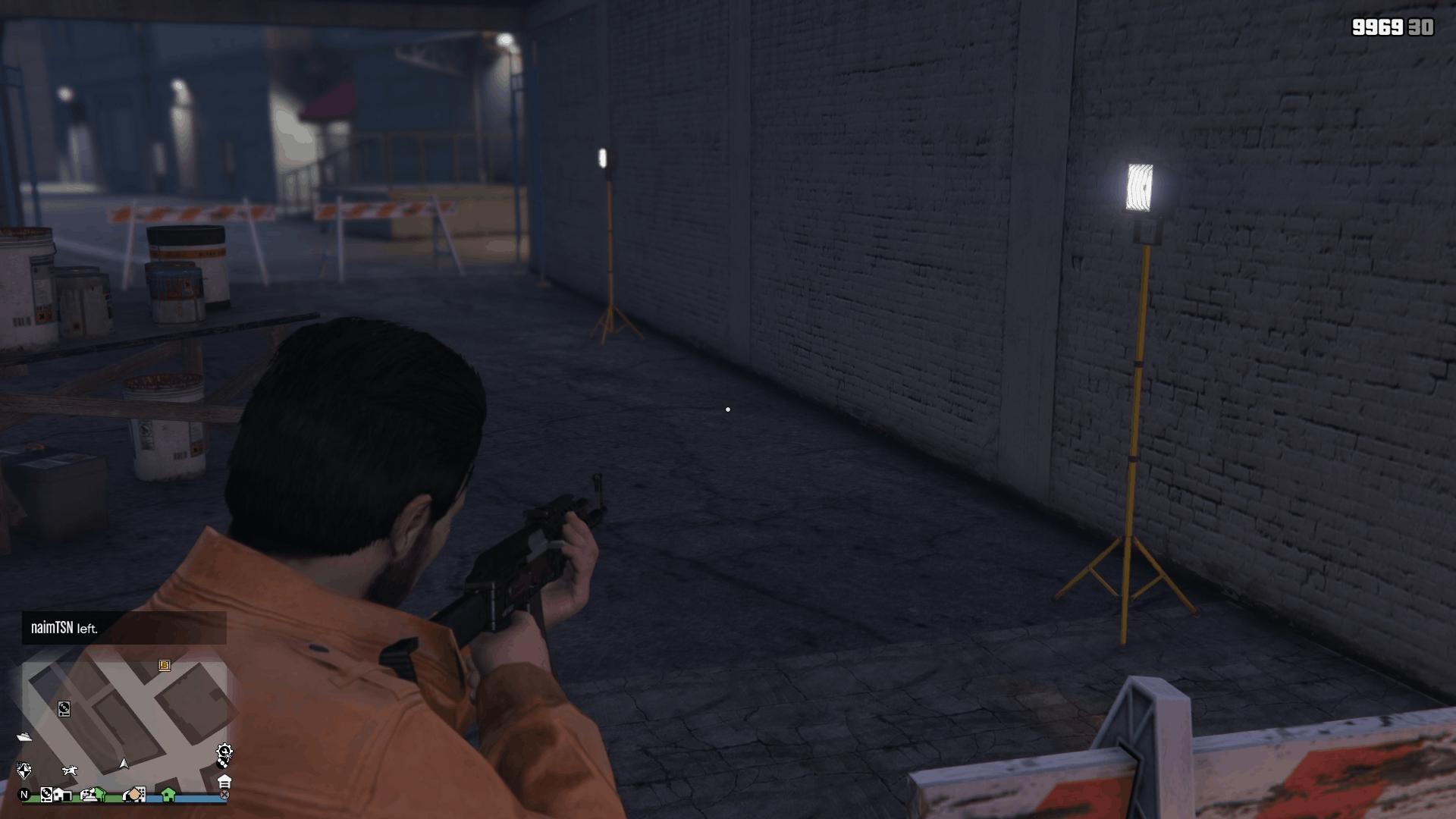Select the record store blip near the compass
Screen dimensions: 1456x819
(x=46, y=795)
